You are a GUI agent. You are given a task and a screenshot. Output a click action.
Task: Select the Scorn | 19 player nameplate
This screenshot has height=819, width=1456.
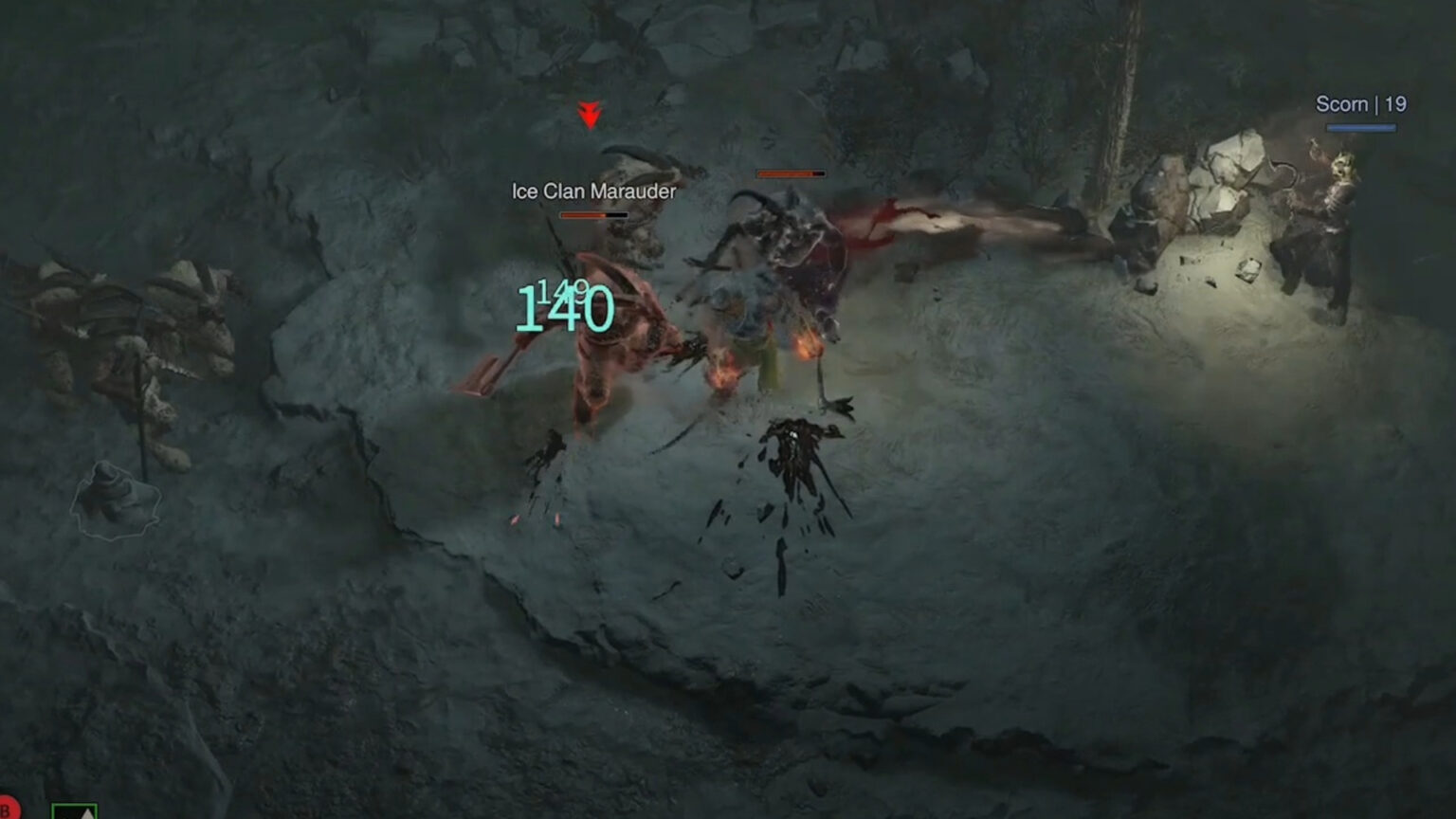pyautogui.click(x=1361, y=104)
